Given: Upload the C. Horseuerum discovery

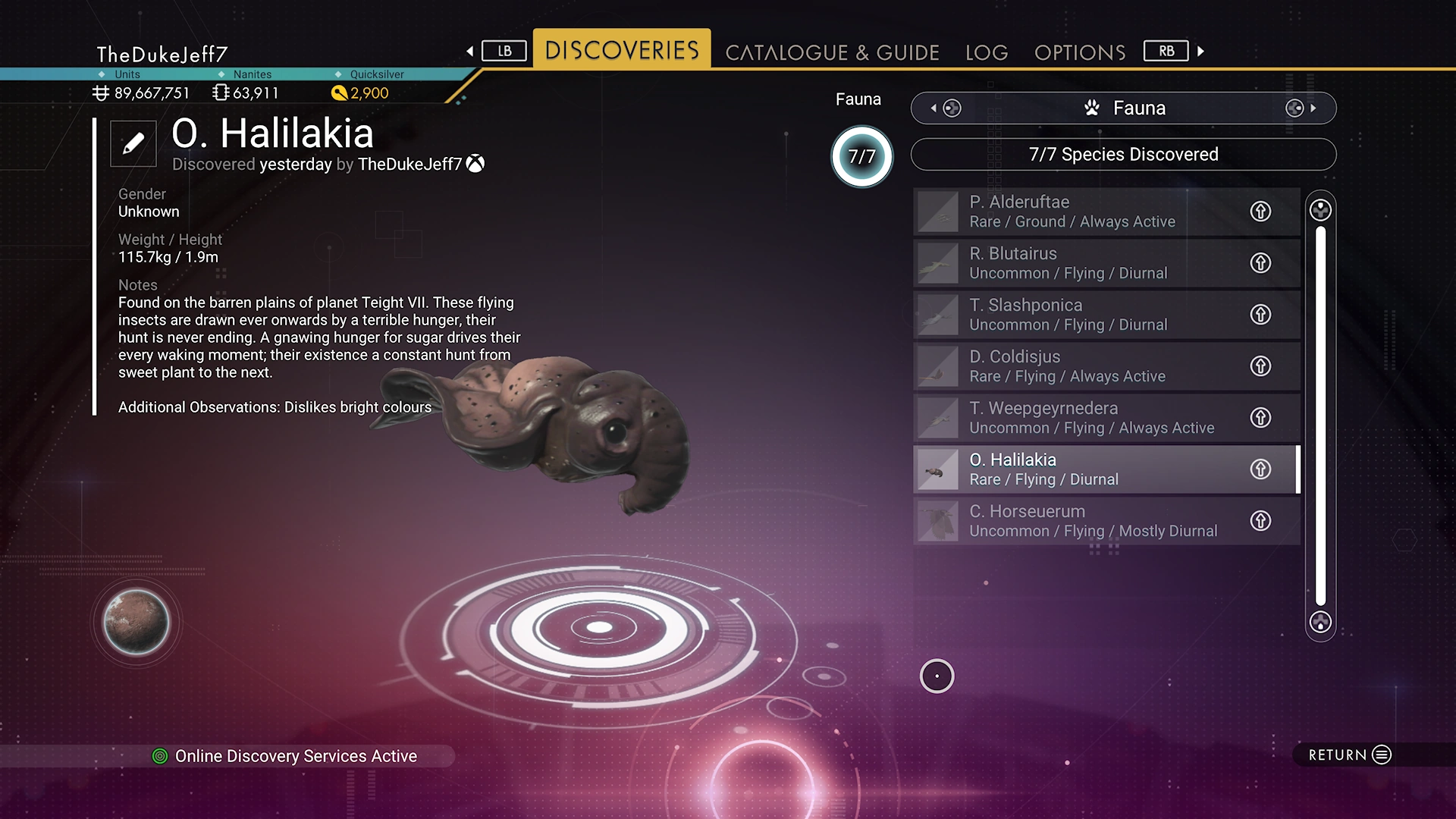Looking at the screenshot, I should (1260, 521).
